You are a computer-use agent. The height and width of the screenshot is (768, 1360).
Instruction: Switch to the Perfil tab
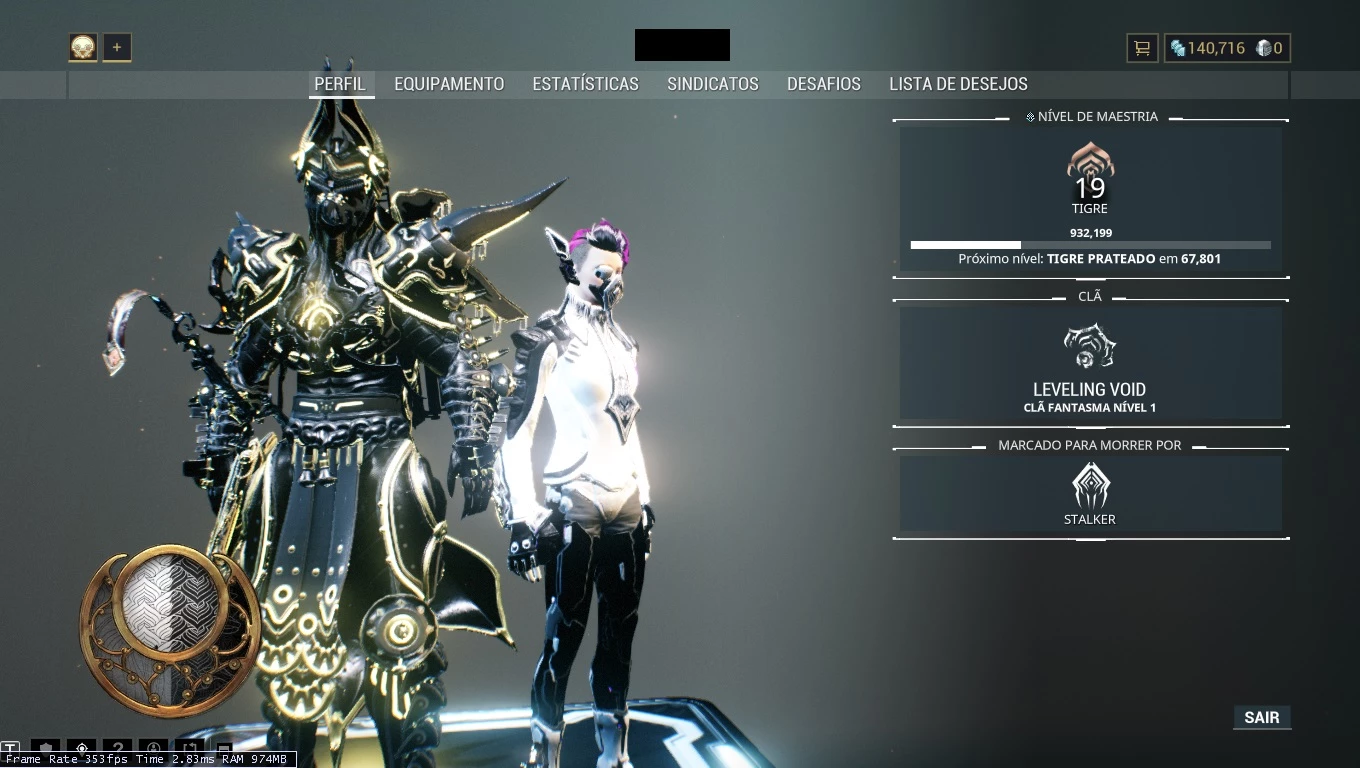coord(340,84)
